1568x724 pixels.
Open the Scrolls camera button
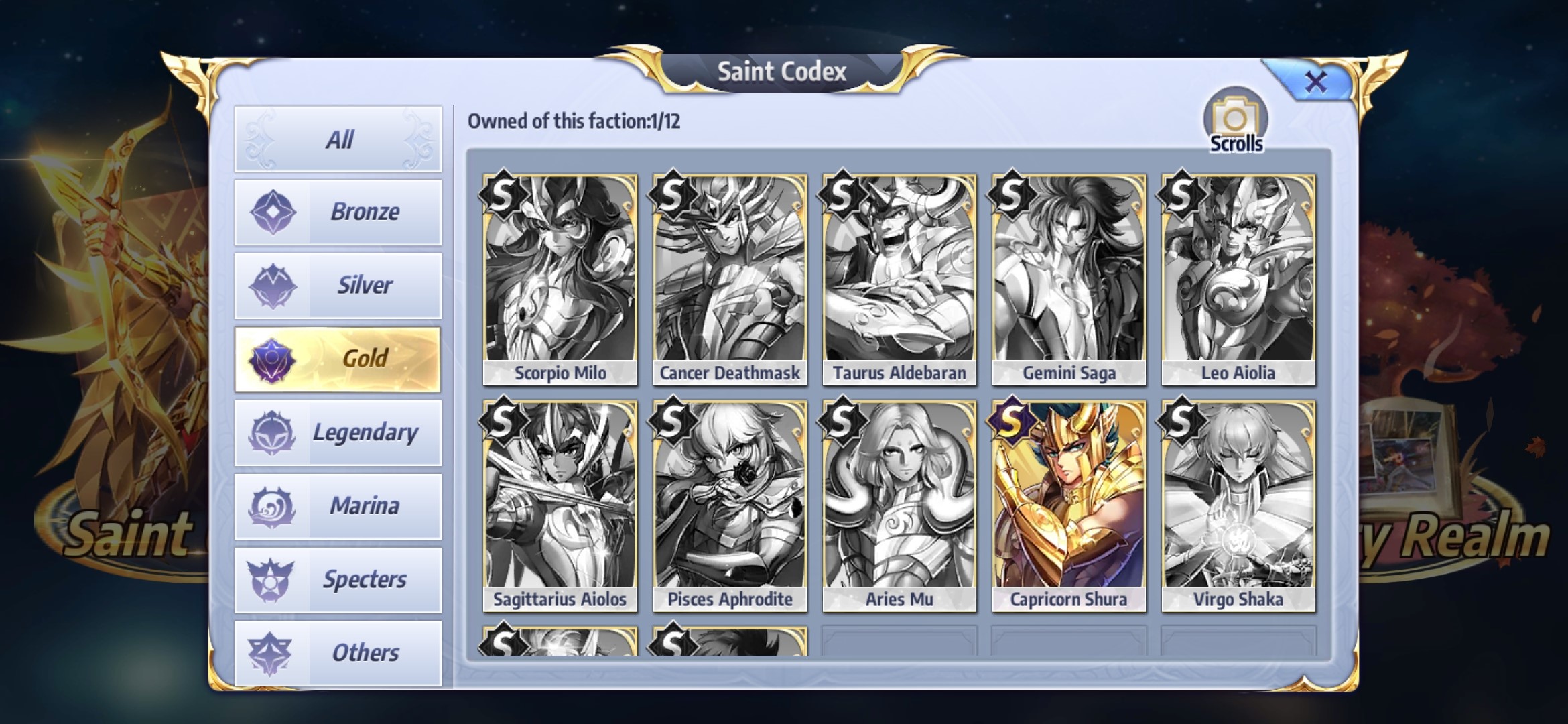pos(1236,121)
